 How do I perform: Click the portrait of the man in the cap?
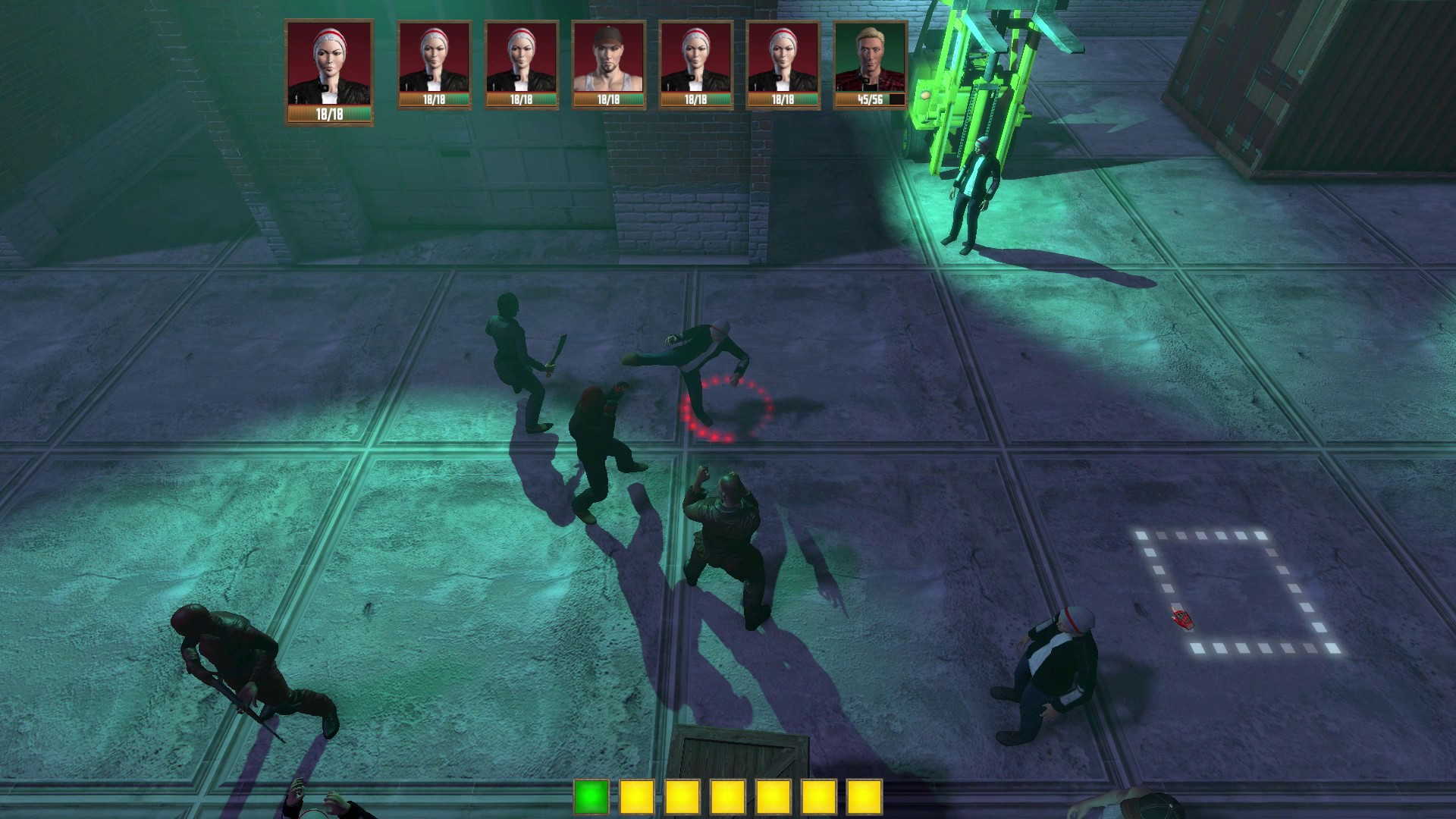pos(608,65)
